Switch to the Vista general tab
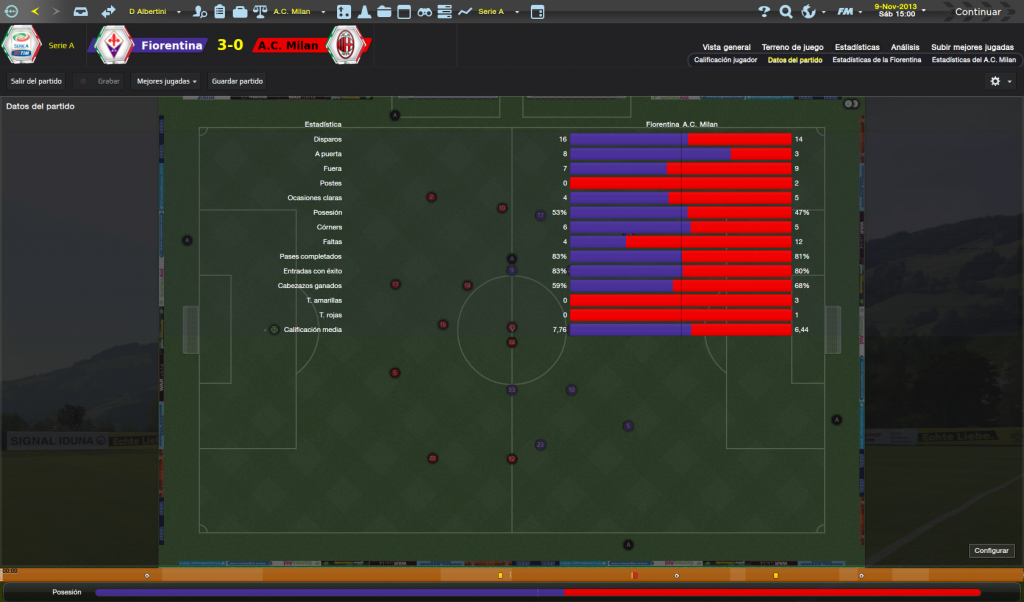This screenshot has height=602, width=1024. coord(726,47)
